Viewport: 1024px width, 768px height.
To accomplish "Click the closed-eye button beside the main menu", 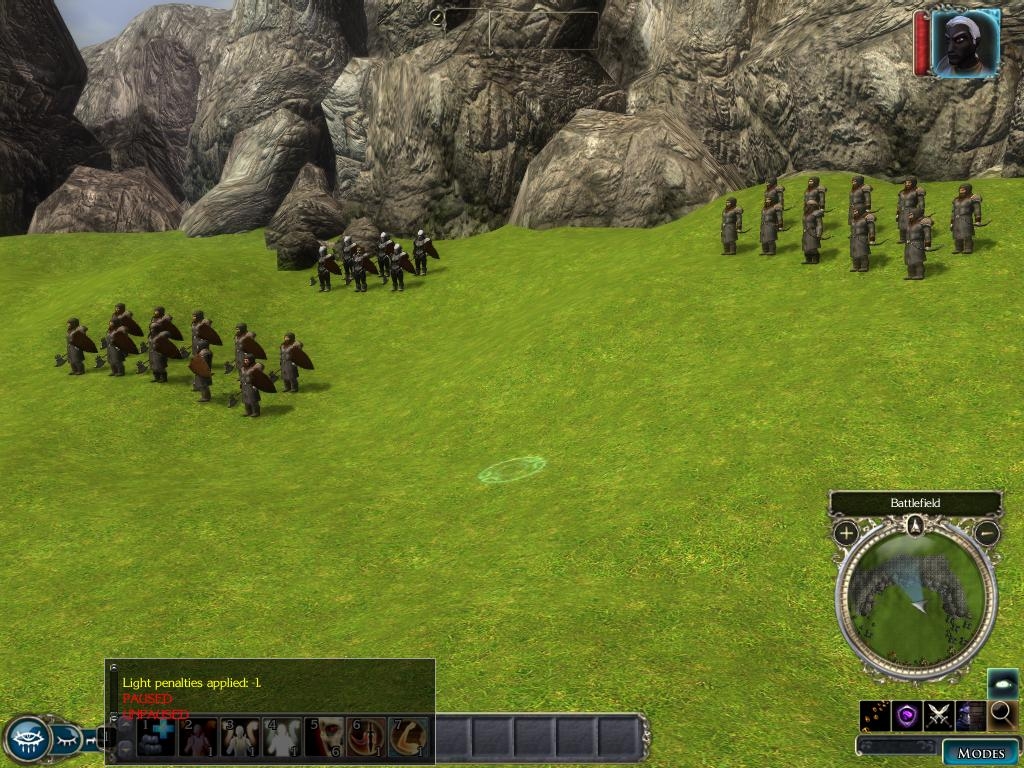I will click(x=67, y=740).
